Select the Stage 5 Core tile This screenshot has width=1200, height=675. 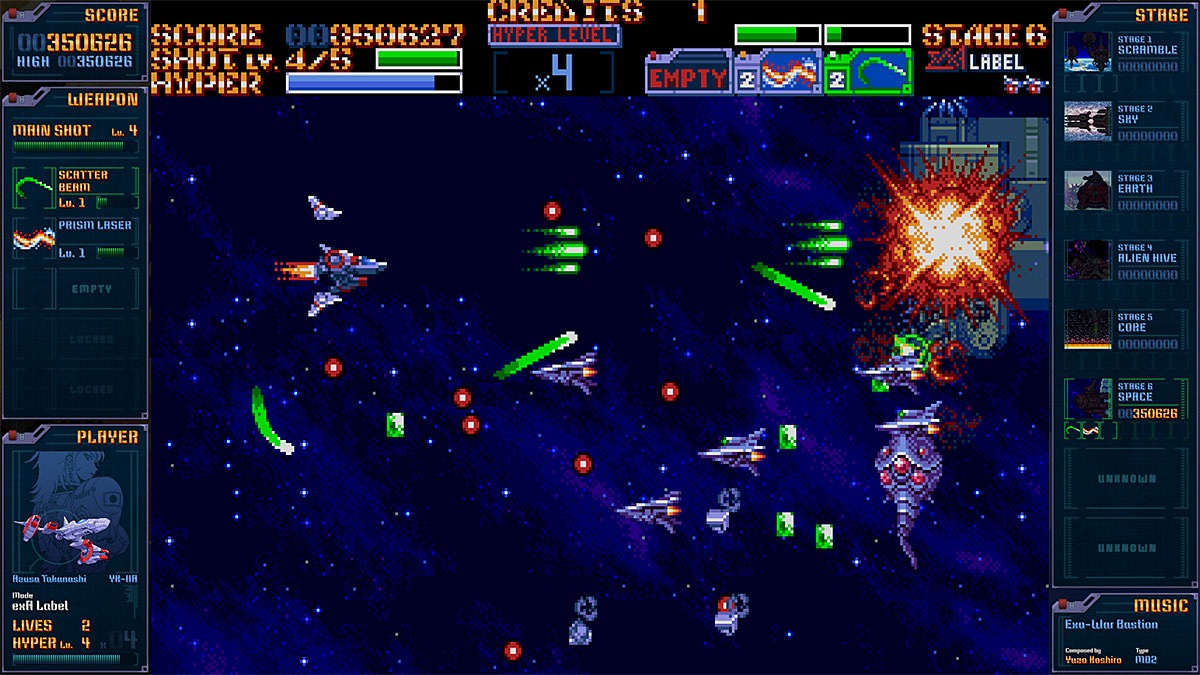1123,330
